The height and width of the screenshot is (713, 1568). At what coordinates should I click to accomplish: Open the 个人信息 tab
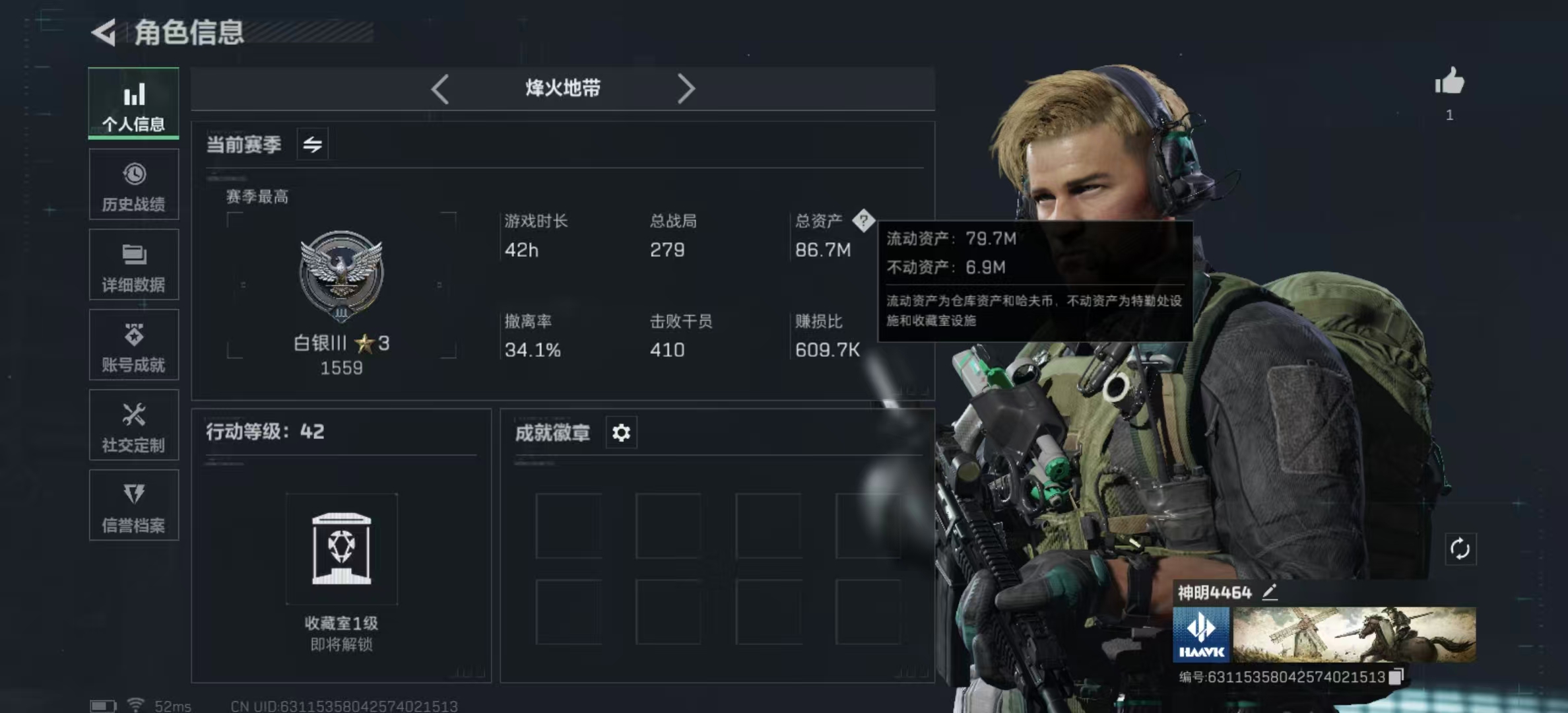pyautogui.click(x=133, y=104)
